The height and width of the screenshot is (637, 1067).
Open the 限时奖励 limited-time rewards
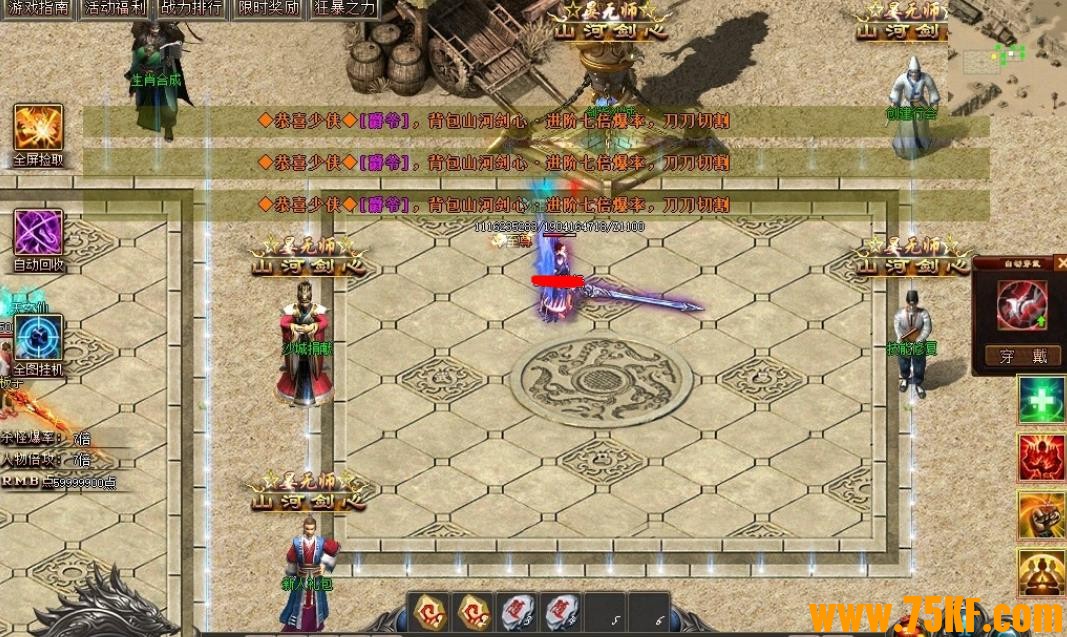click(x=270, y=9)
